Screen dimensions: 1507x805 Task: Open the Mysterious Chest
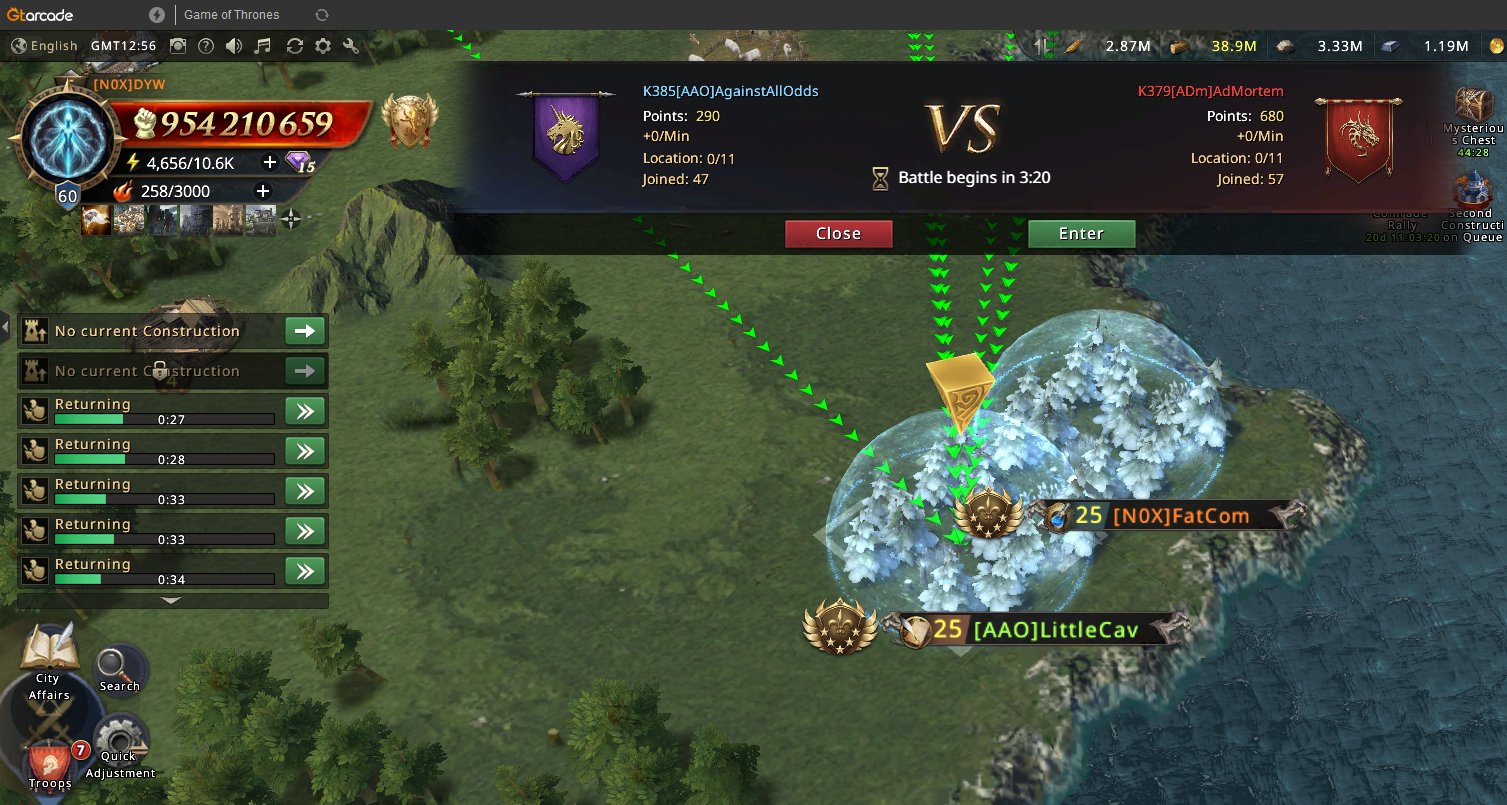(x=1475, y=110)
